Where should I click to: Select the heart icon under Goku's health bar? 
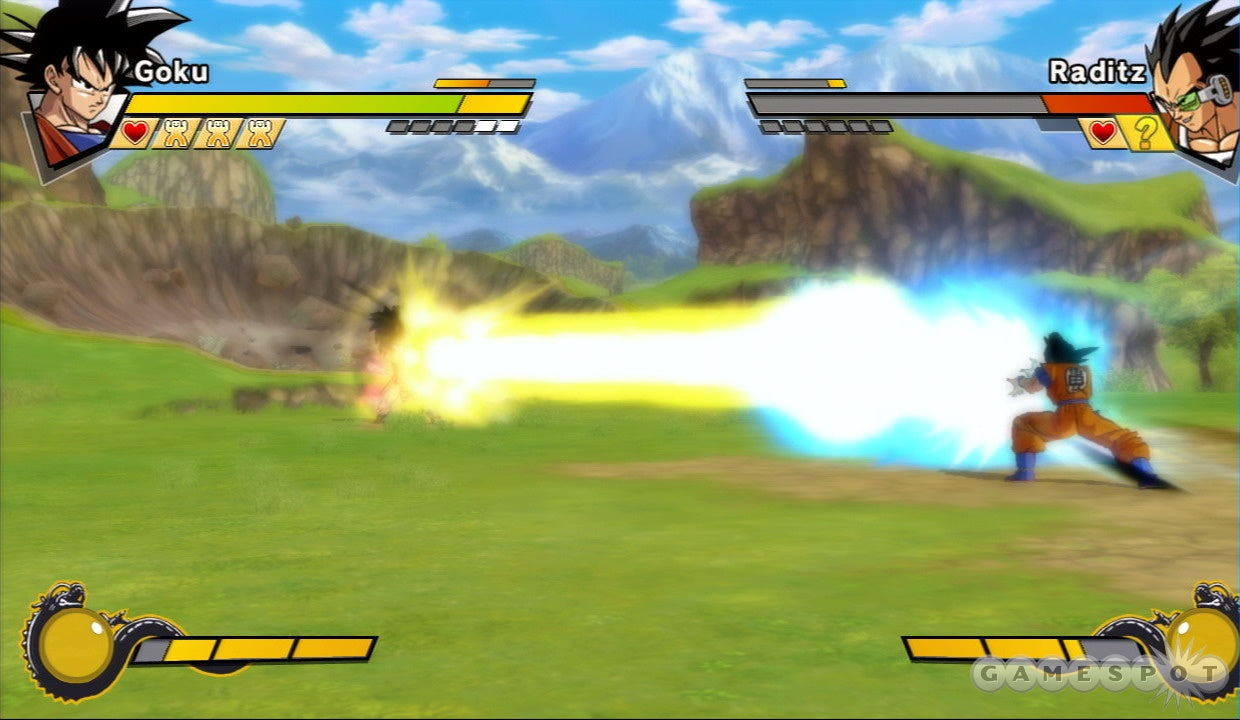click(135, 132)
